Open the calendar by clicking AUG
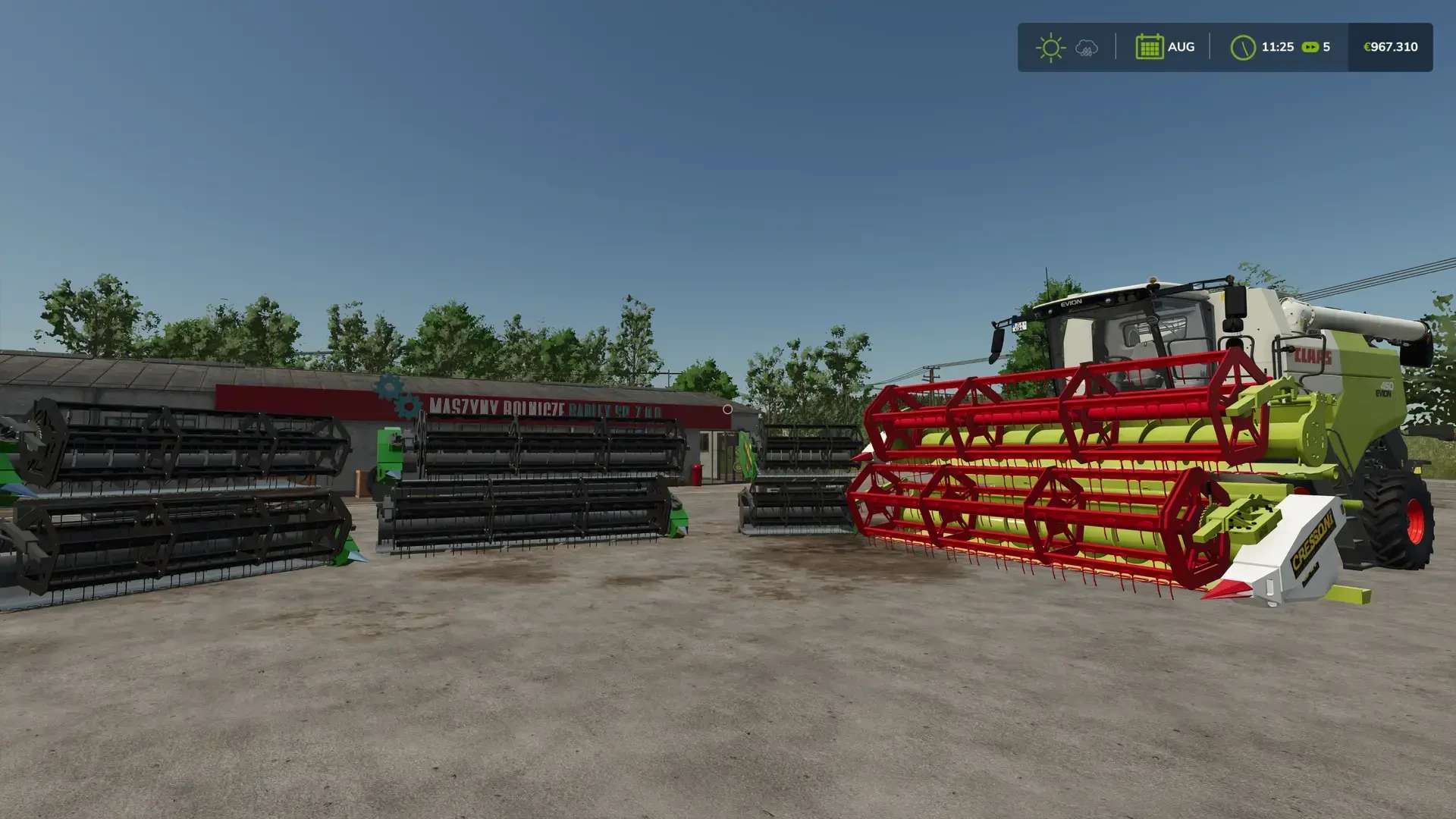The height and width of the screenshot is (819, 1456). pyautogui.click(x=1181, y=47)
